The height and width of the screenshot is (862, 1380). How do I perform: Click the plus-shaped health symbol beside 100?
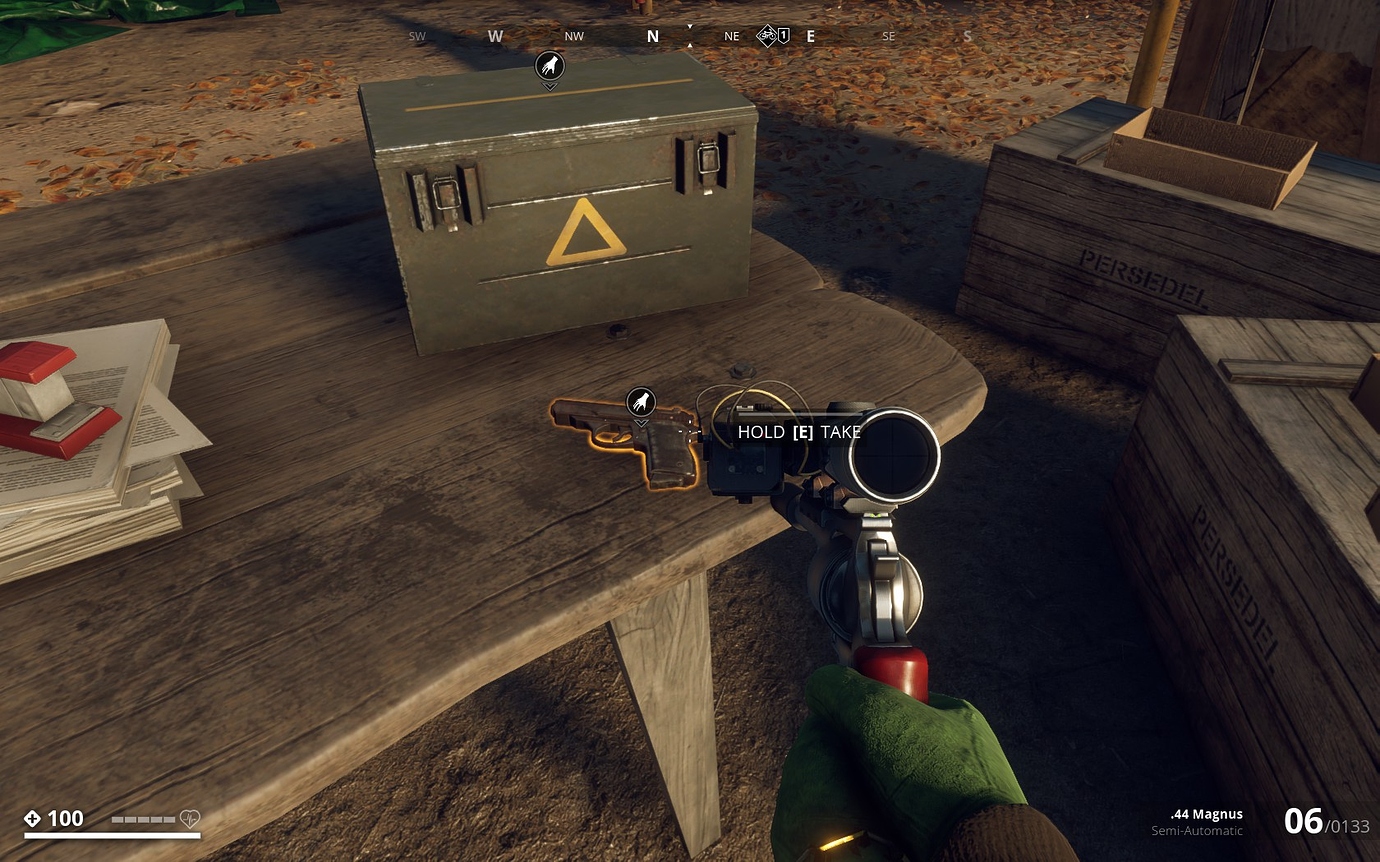[x=34, y=818]
